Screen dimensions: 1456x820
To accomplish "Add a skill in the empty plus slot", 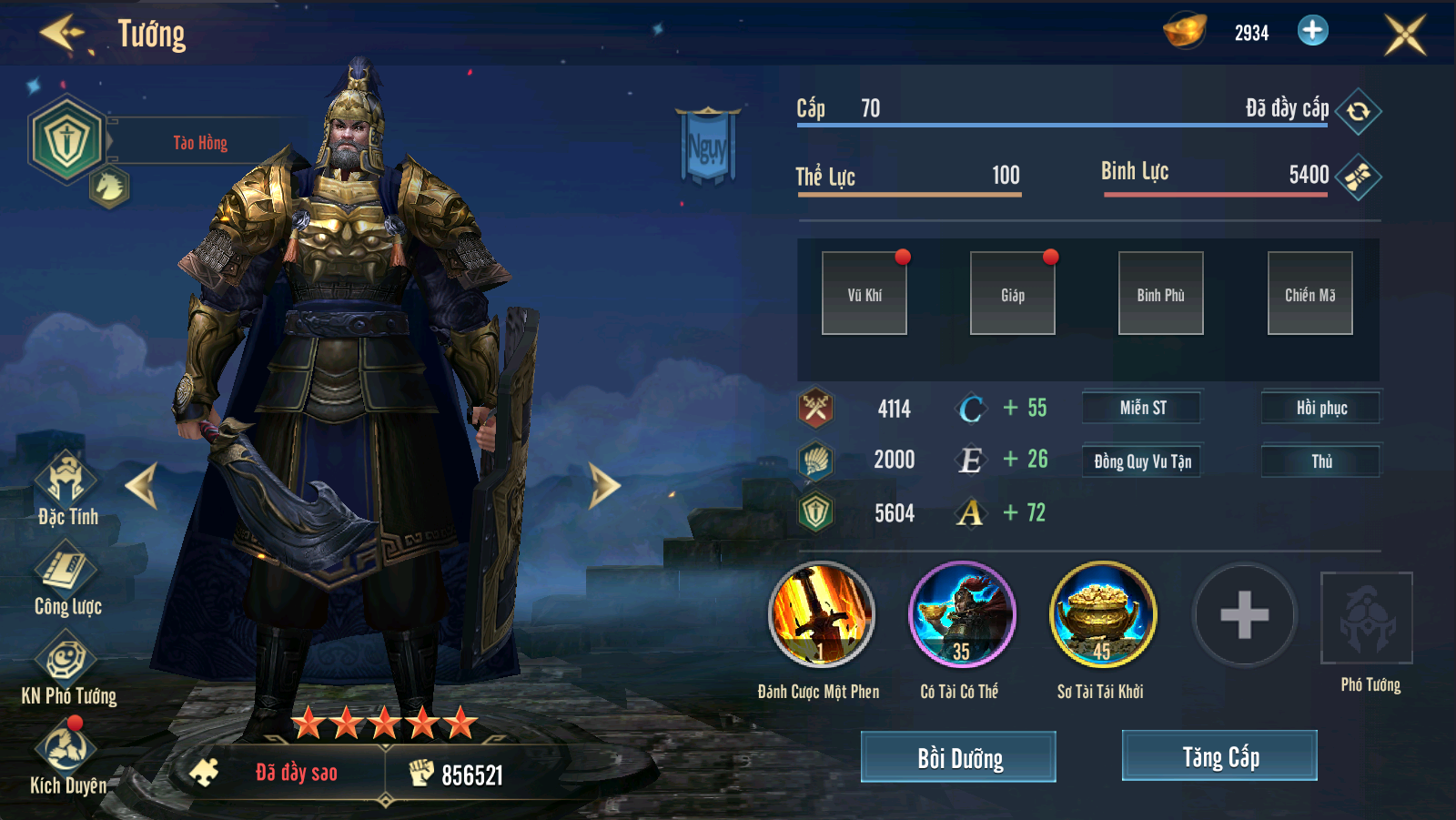I will tap(1244, 615).
